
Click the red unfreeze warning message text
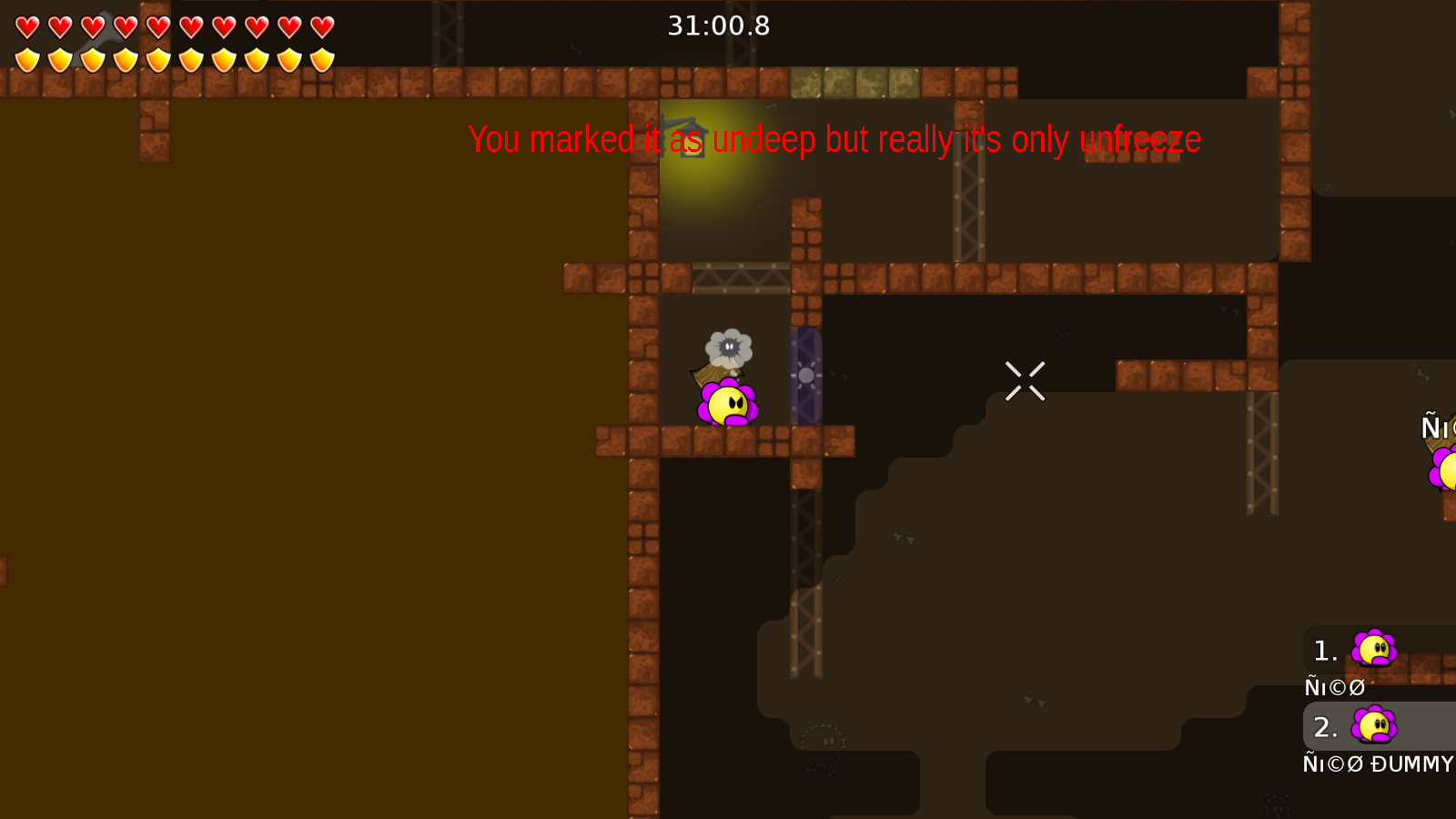(834, 140)
